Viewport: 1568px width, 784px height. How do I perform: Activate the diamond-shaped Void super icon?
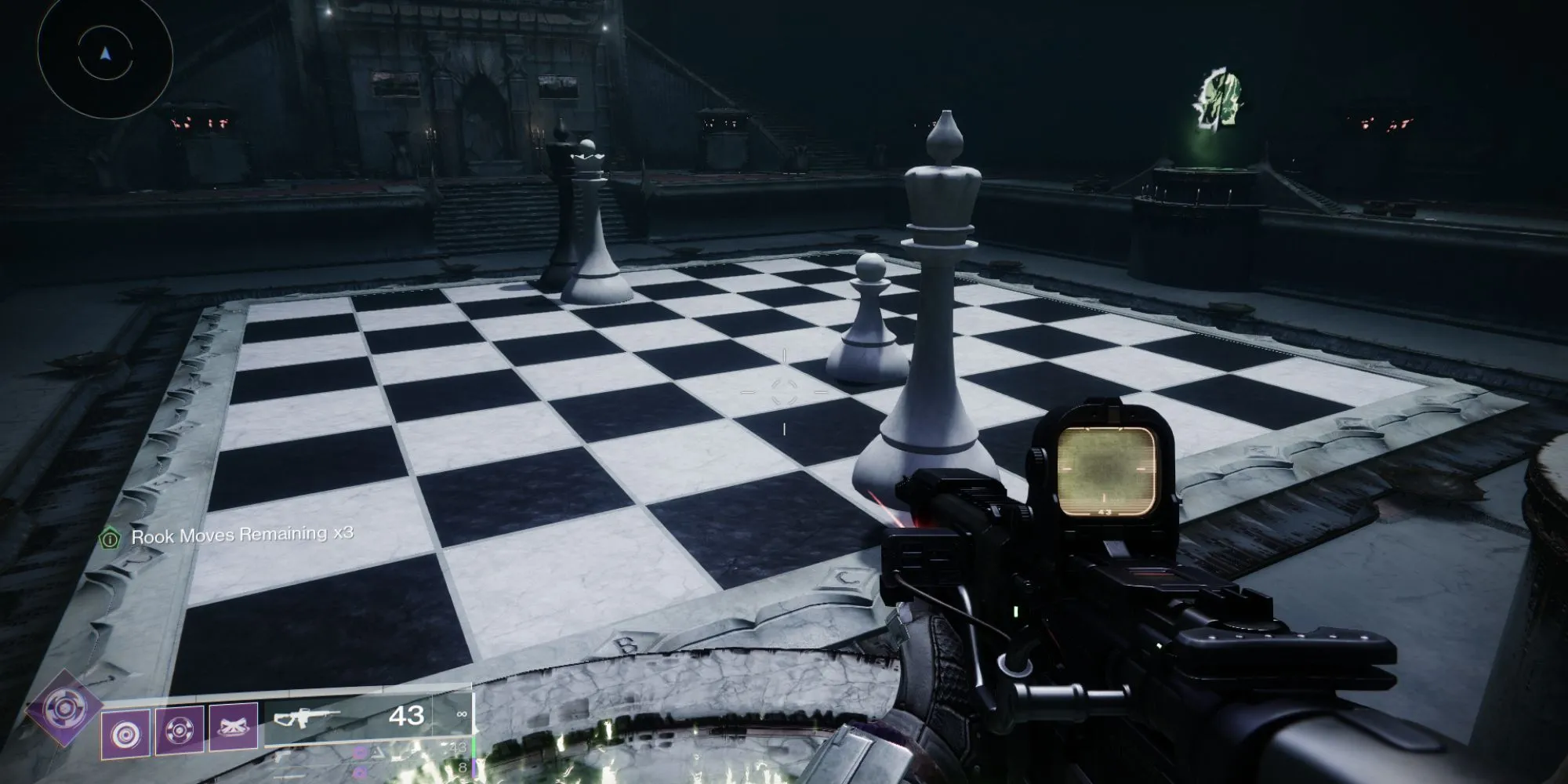click(64, 710)
